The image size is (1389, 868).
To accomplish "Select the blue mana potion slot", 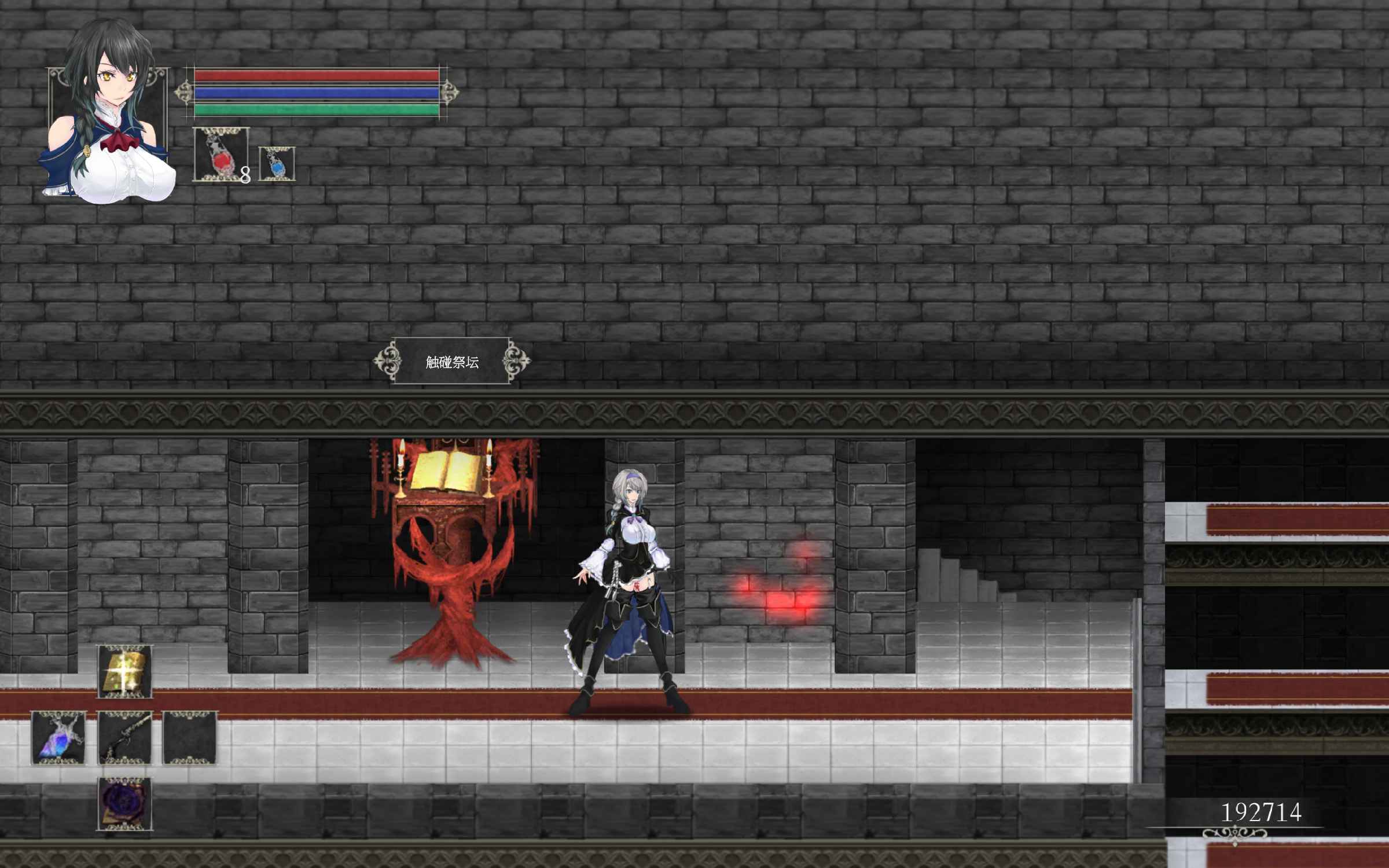I will click(277, 163).
